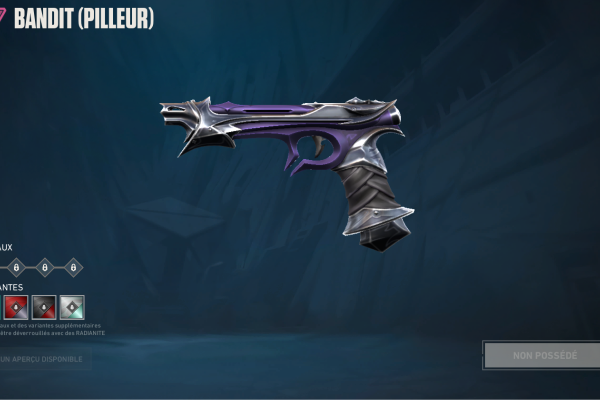Choose the black and red locked variant
The height and width of the screenshot is (400, 600).
coord(44,307)
